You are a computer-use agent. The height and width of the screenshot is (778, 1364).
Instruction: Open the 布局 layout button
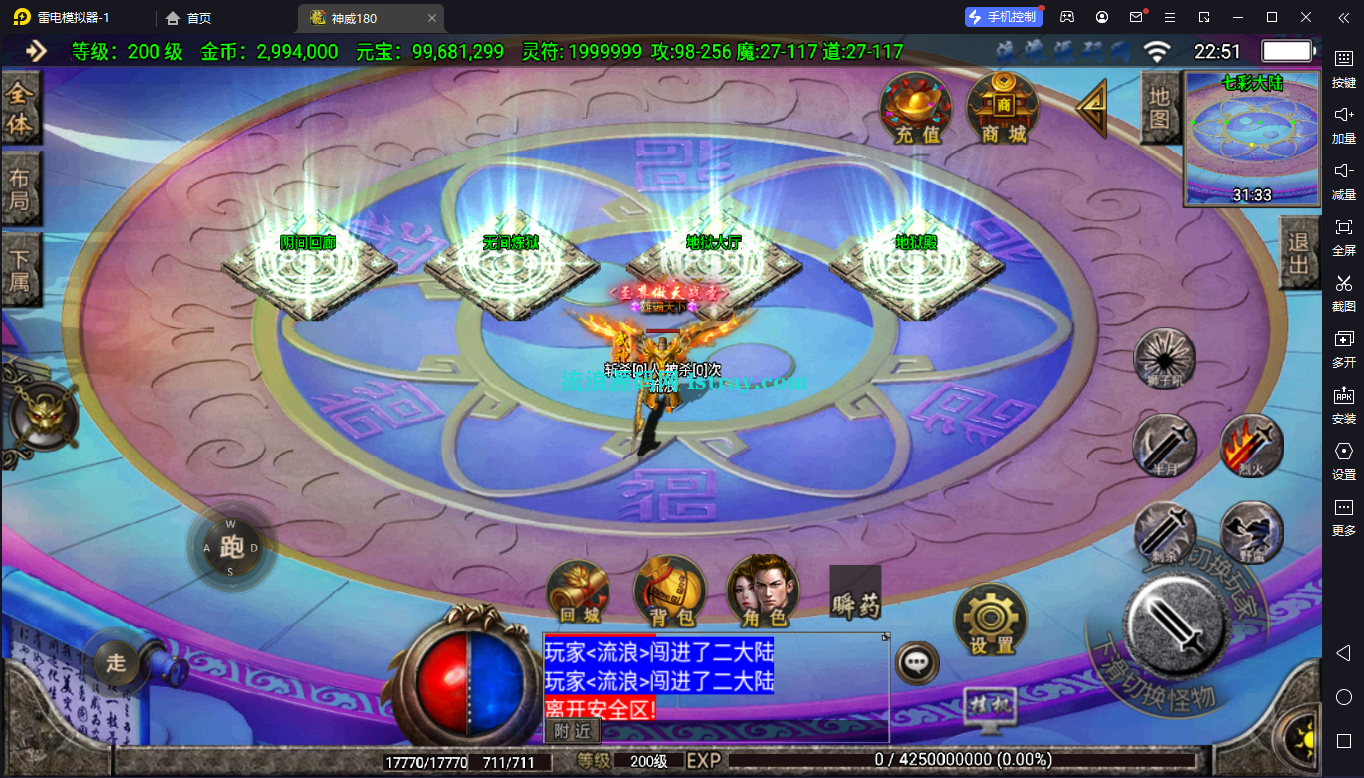click(x=20, y=190)
